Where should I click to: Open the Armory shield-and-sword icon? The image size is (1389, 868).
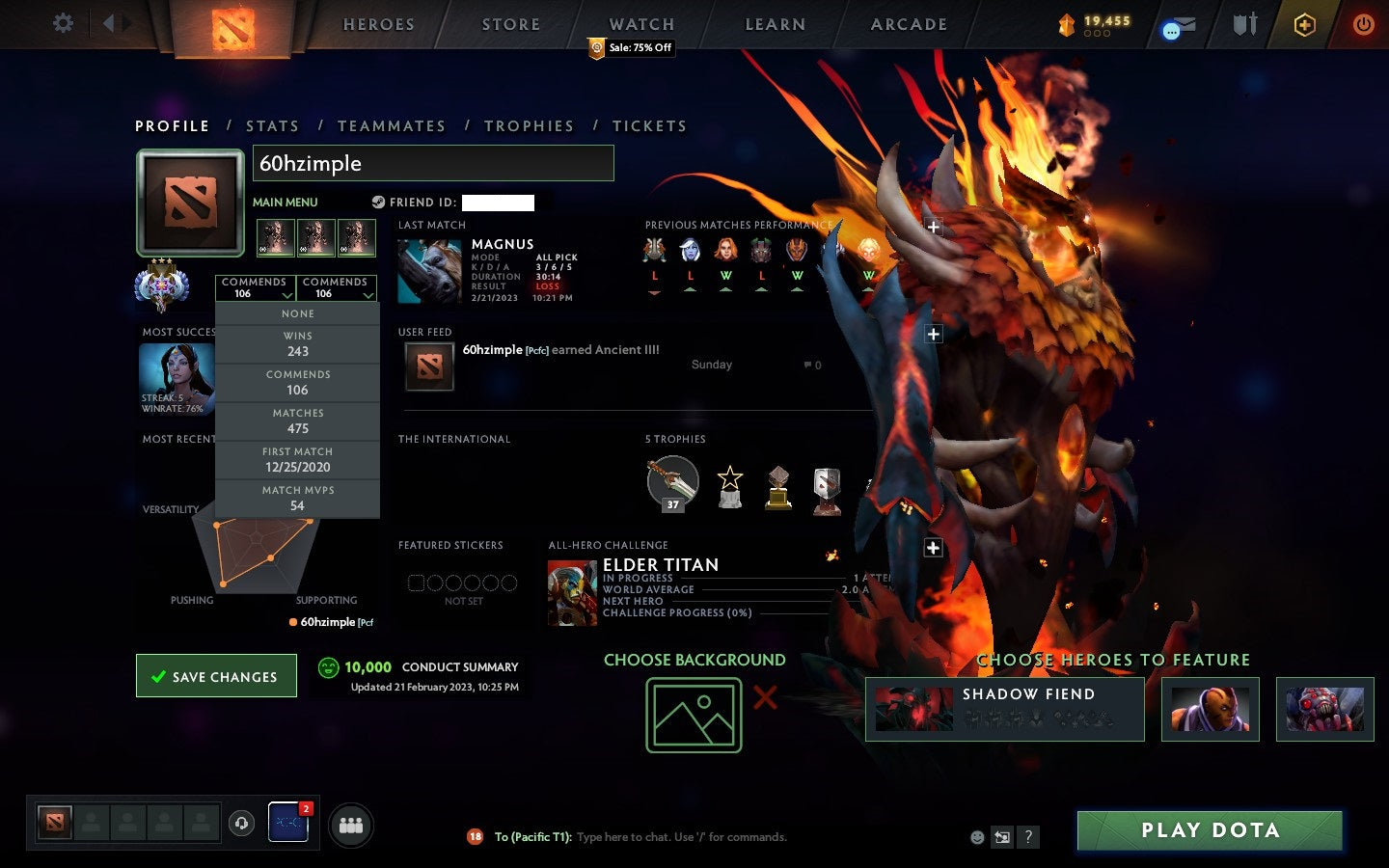click(1243, 26)
